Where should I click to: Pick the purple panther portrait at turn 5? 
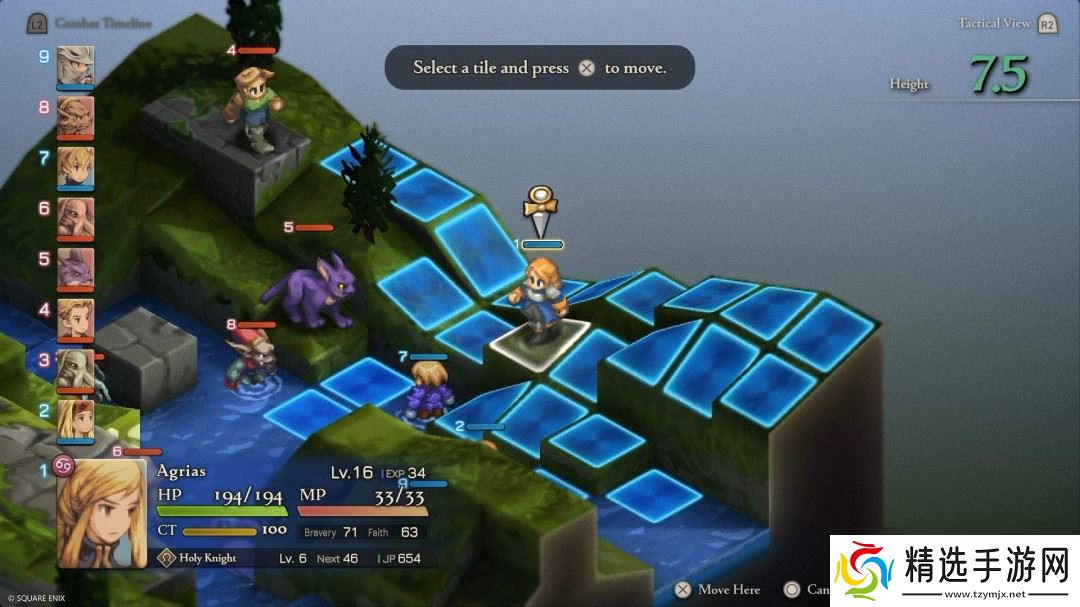pyautogui.click(x=76, y=269)
